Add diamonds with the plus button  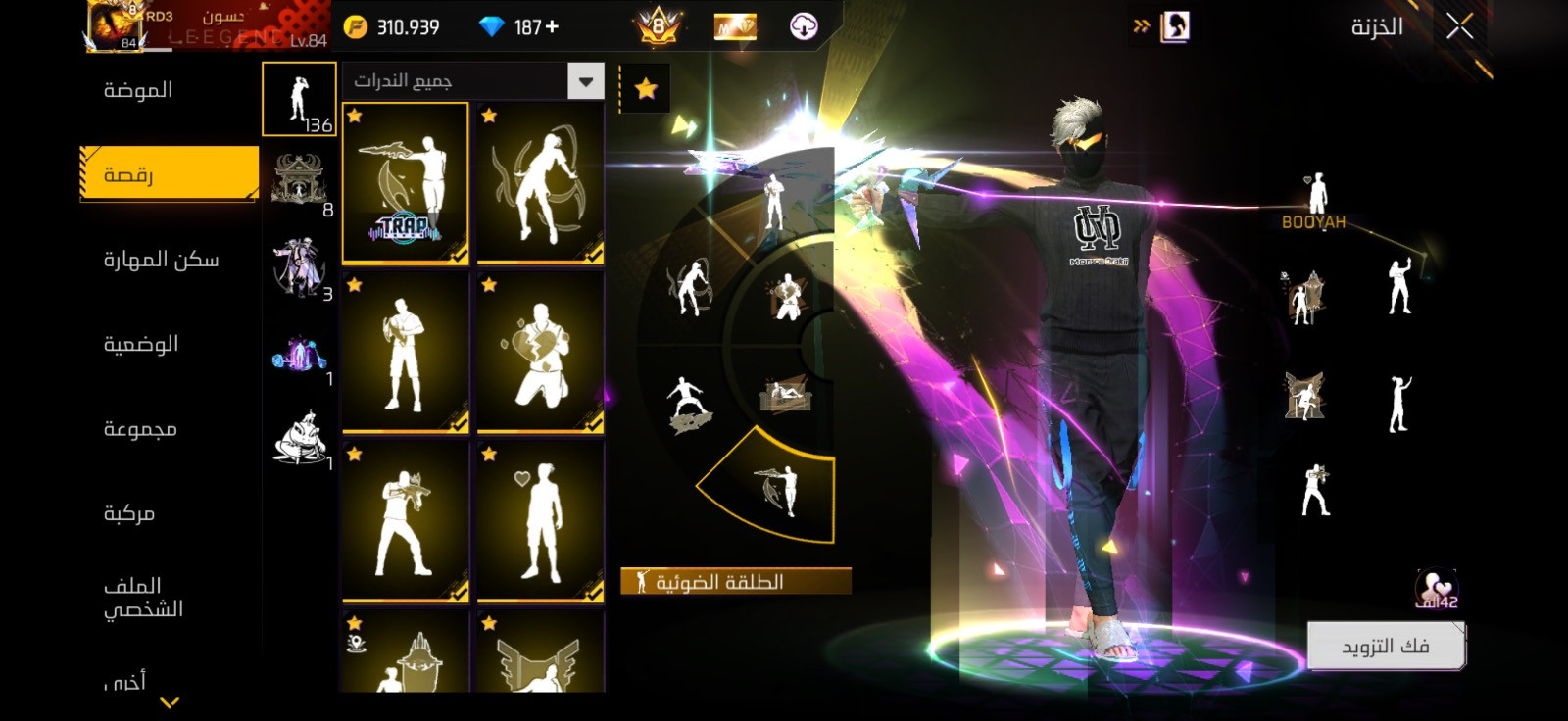tap(552, 27)
